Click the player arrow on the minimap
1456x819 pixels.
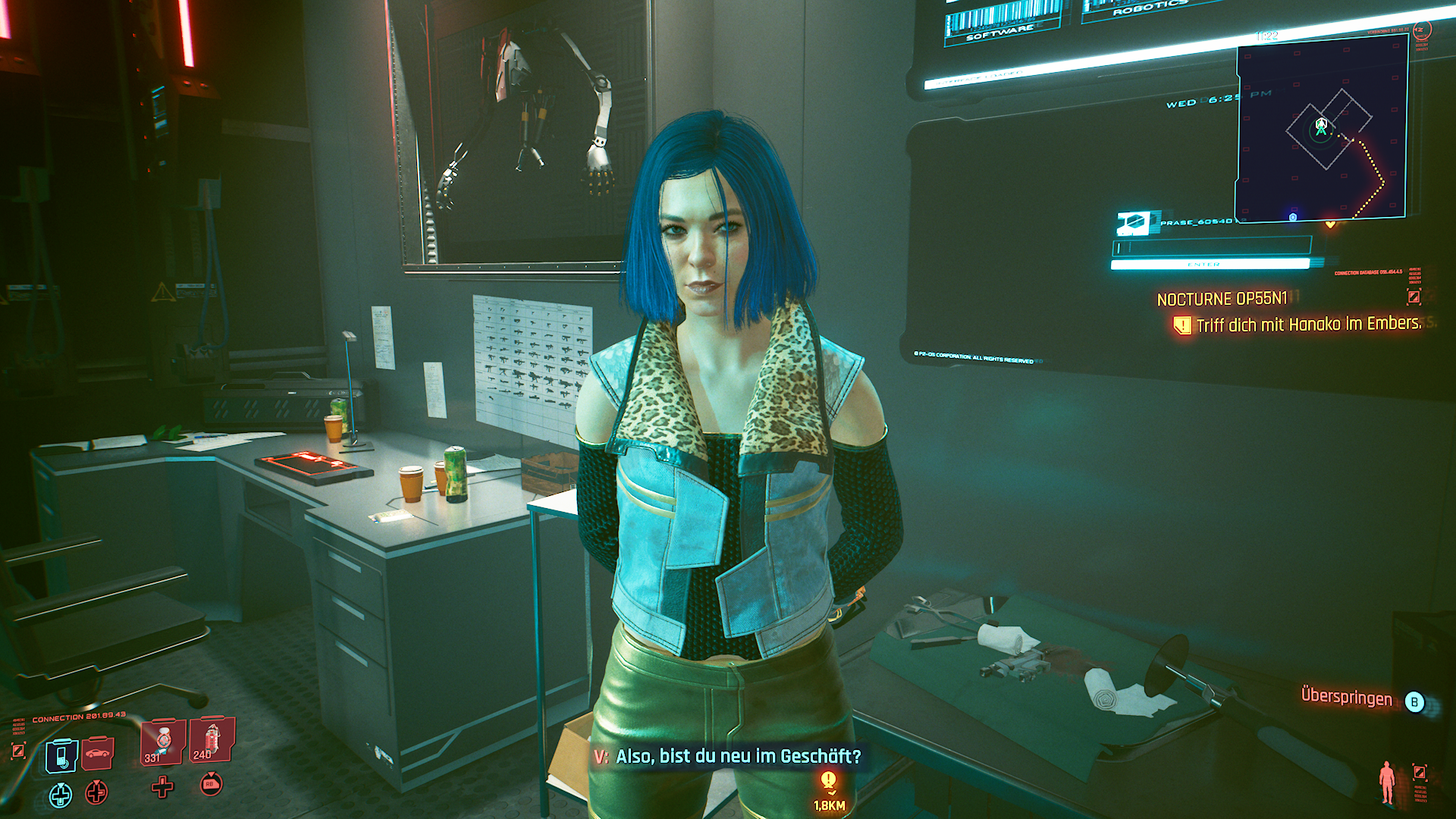pyautogui.click(x=1321, y=126)
